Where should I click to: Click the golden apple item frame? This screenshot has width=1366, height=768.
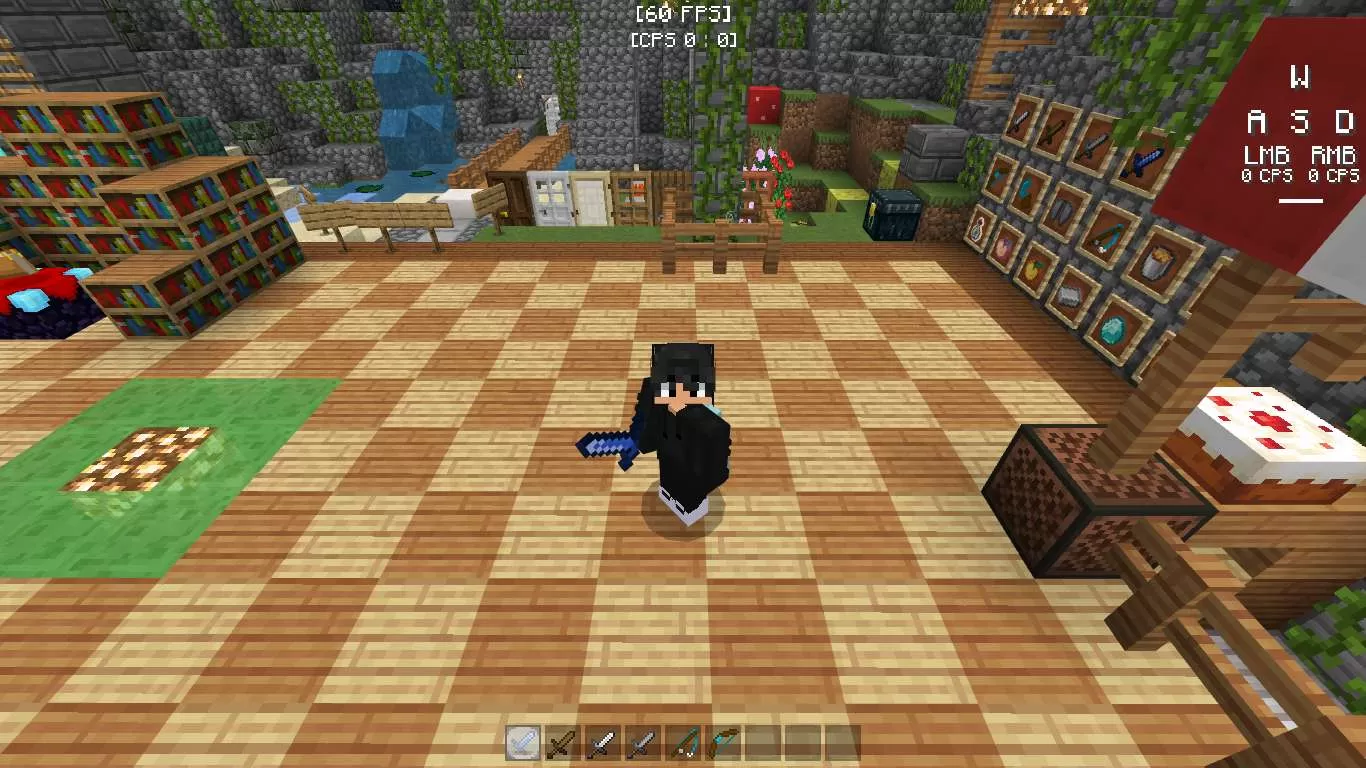[x=1032, y=269]
